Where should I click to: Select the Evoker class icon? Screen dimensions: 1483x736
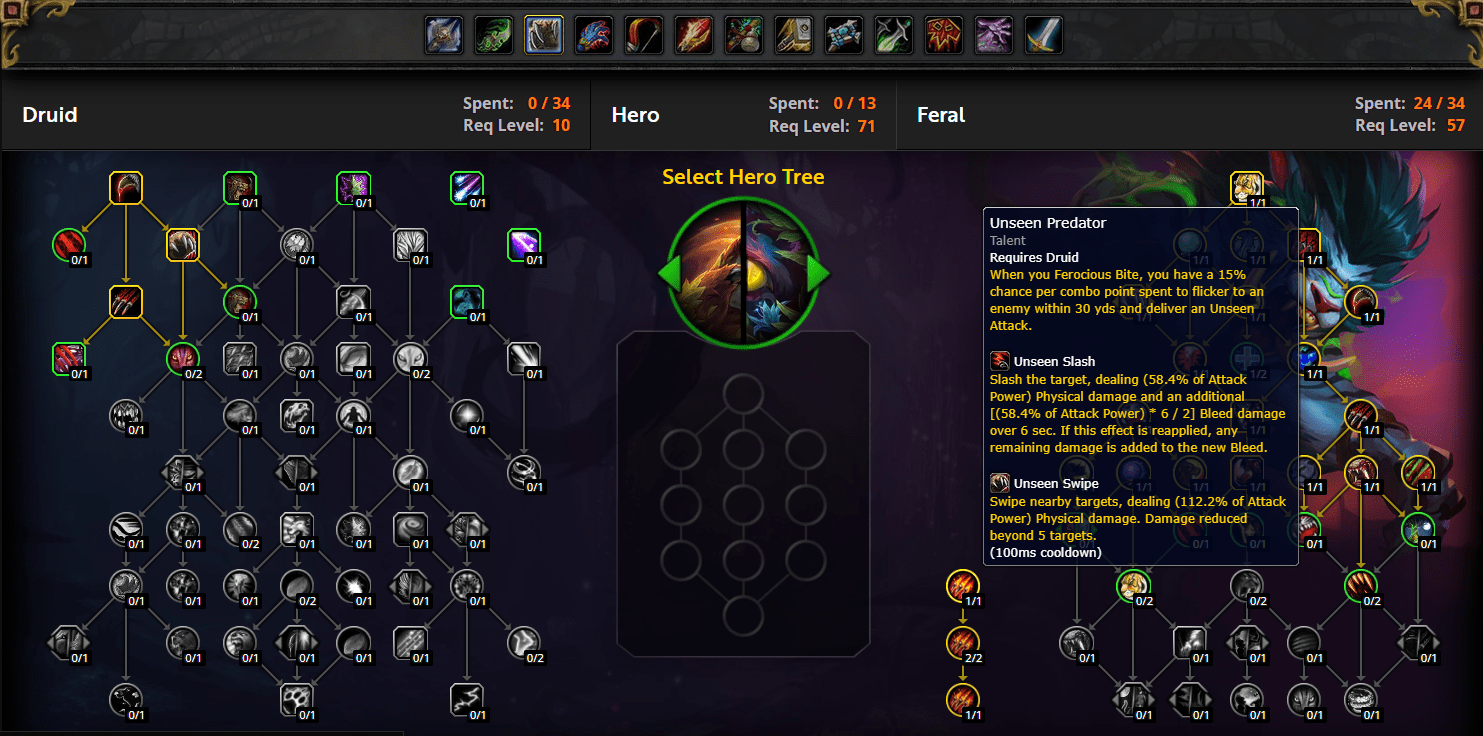593,34
